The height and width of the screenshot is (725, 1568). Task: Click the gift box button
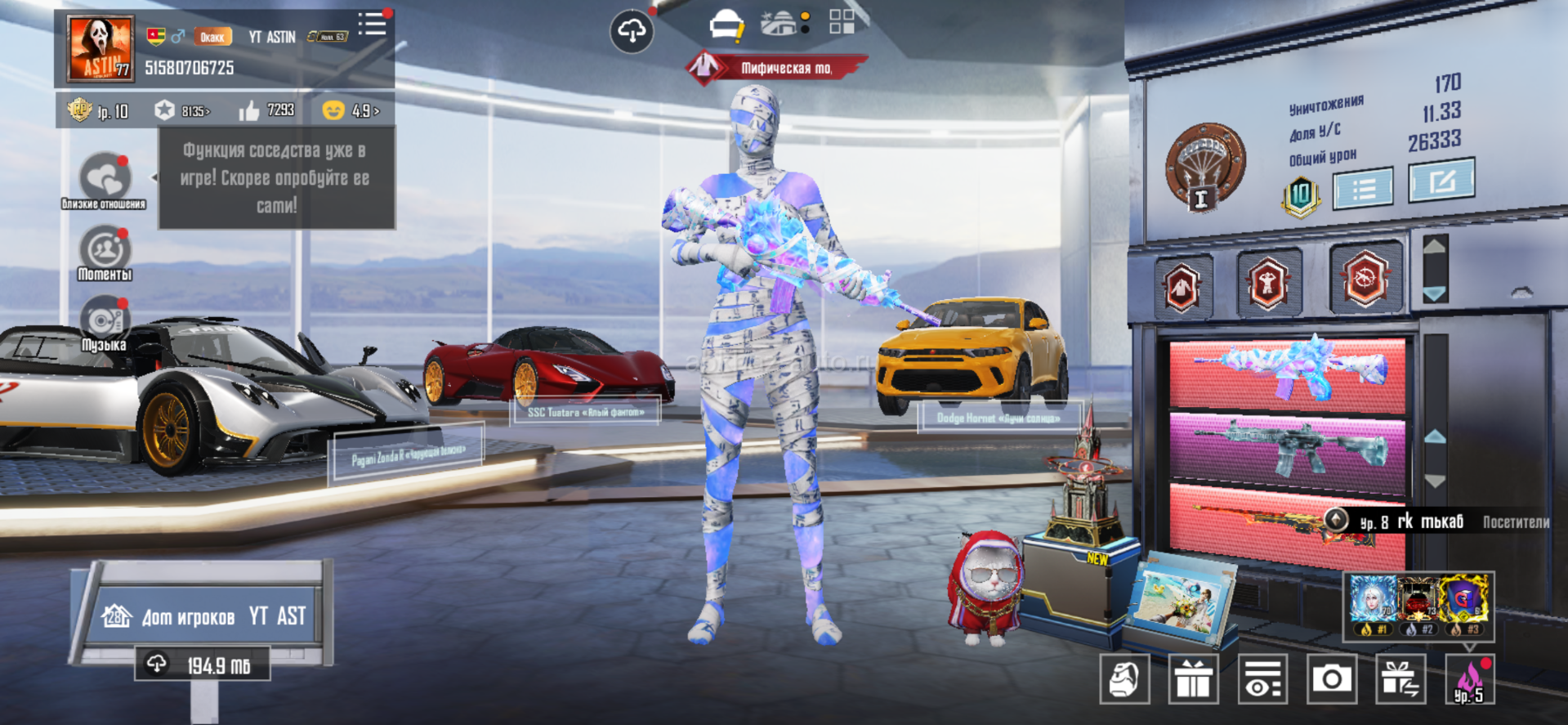point(1194,678)
